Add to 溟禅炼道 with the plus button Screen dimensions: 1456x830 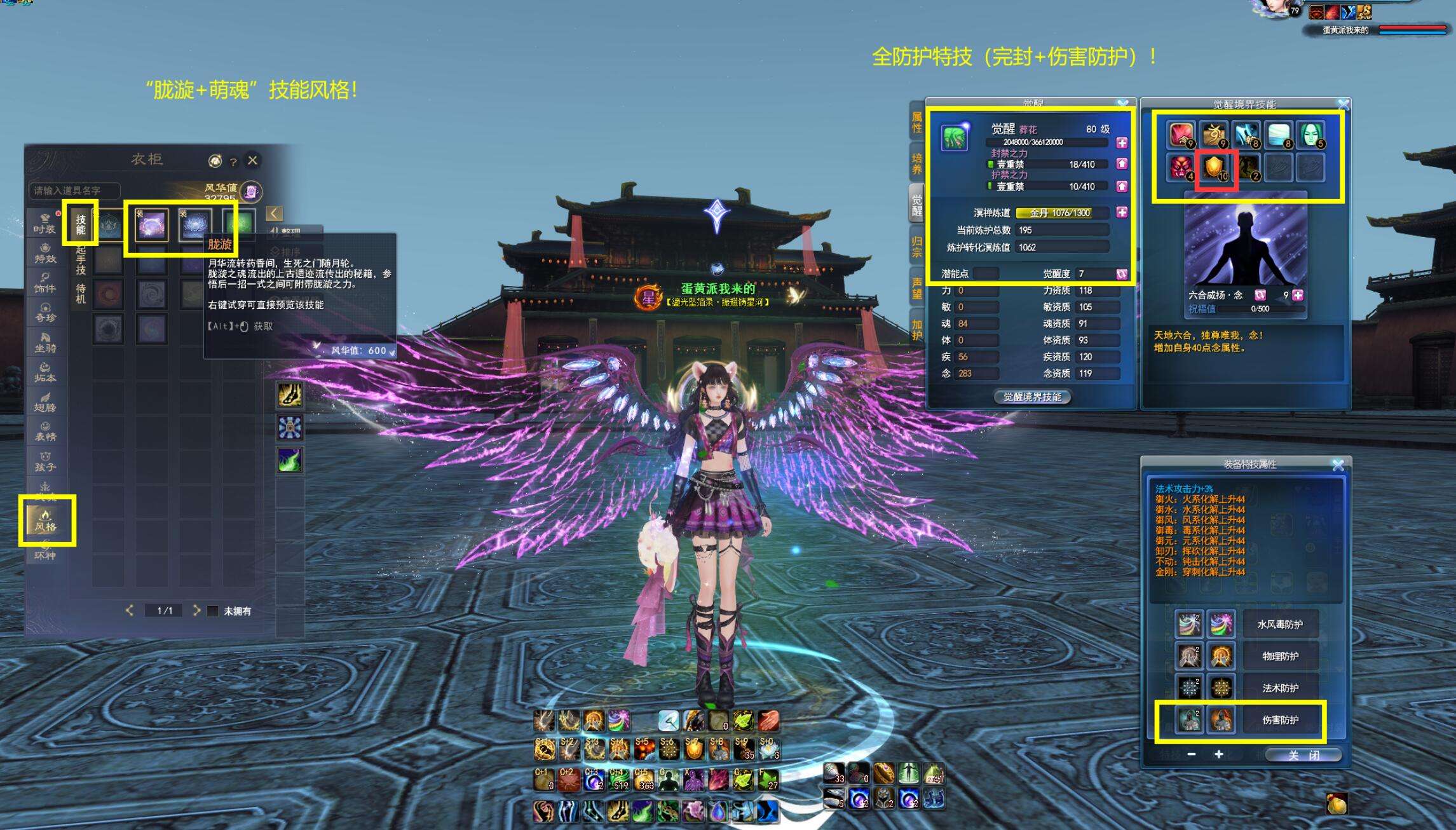tap(1122, 212)
